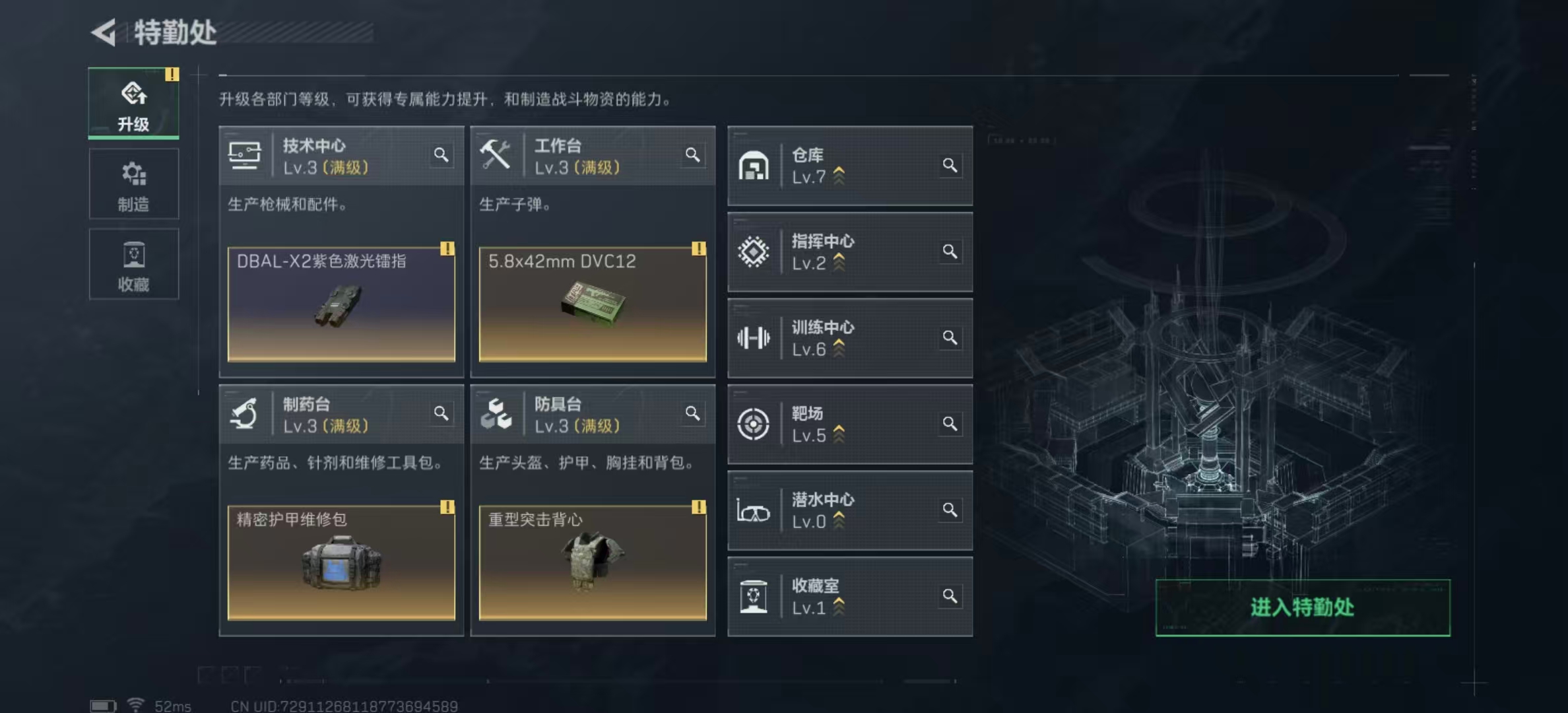Click the 指挥中心 chip icon
Screen dimensions: 1568x713
click(x=754, y=252)
